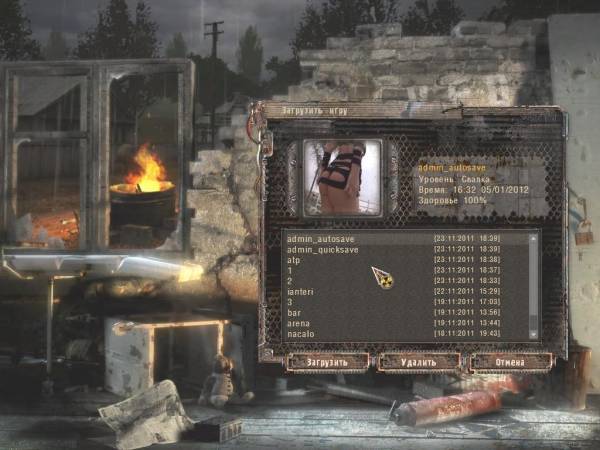600x450 pixels.
Task: Click the Удалить (Delete) button
Action: coord(419,361)
